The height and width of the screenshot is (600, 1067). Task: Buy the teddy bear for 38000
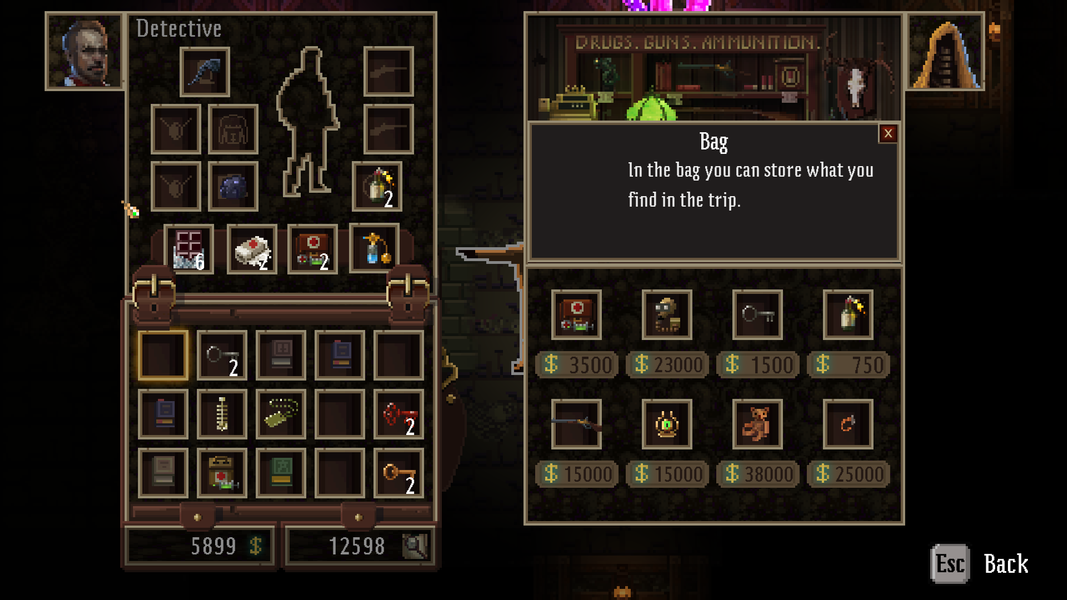[x=757, y=424]
